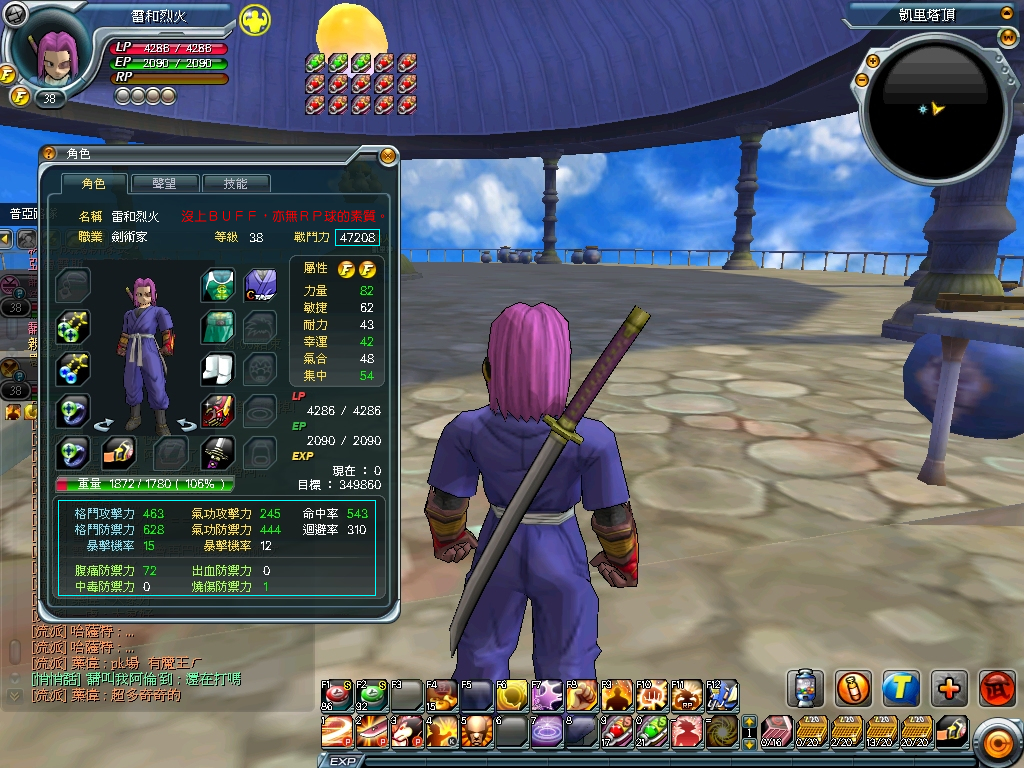The height and width of the screenshot is (768, 1024).
Task: Close the 角色 character window
Action: [387, 155]
